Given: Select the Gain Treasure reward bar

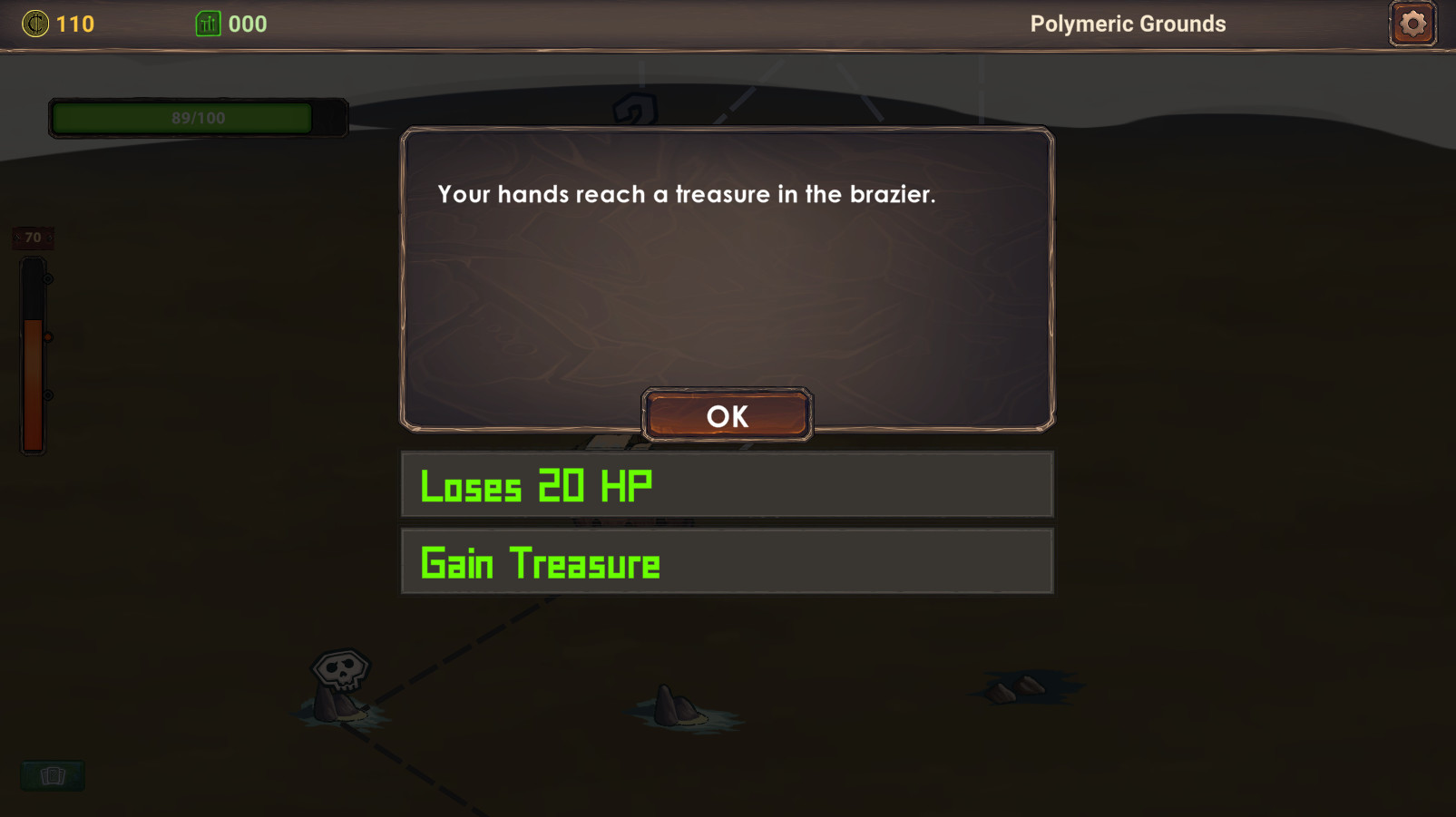Looking at the screenshot, I should (726, 561).
